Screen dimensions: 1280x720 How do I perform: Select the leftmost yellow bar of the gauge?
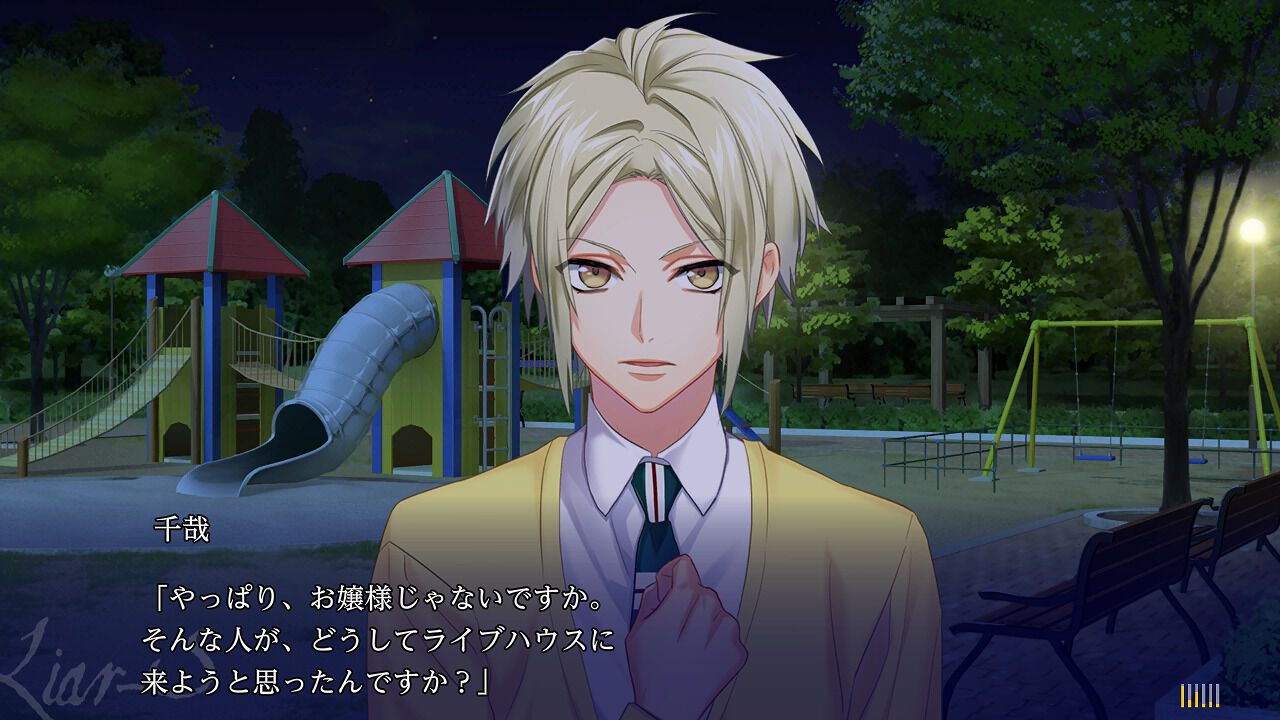coord(1182,695)
